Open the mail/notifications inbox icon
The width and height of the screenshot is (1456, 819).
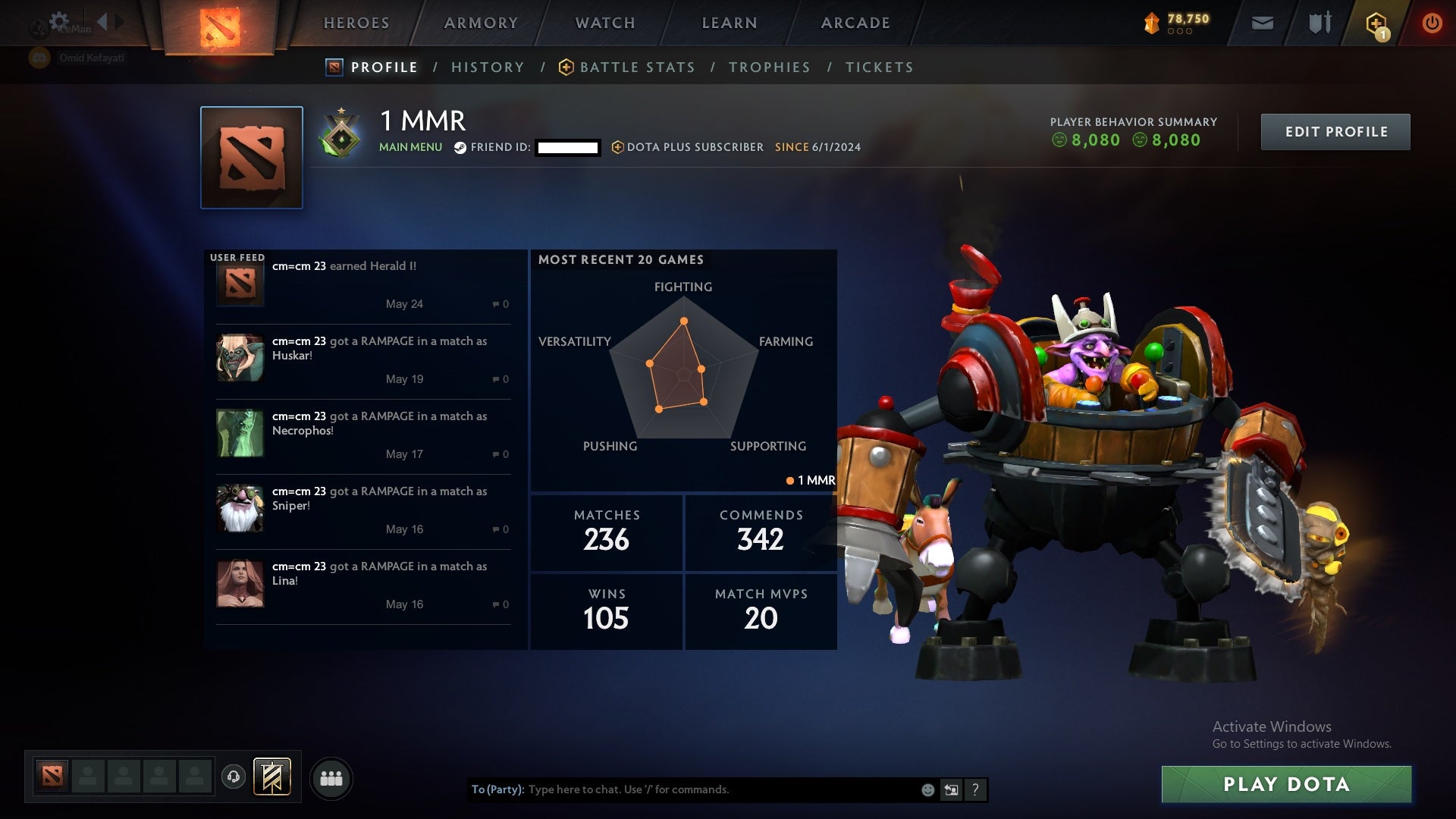(x=1262, y=23)
